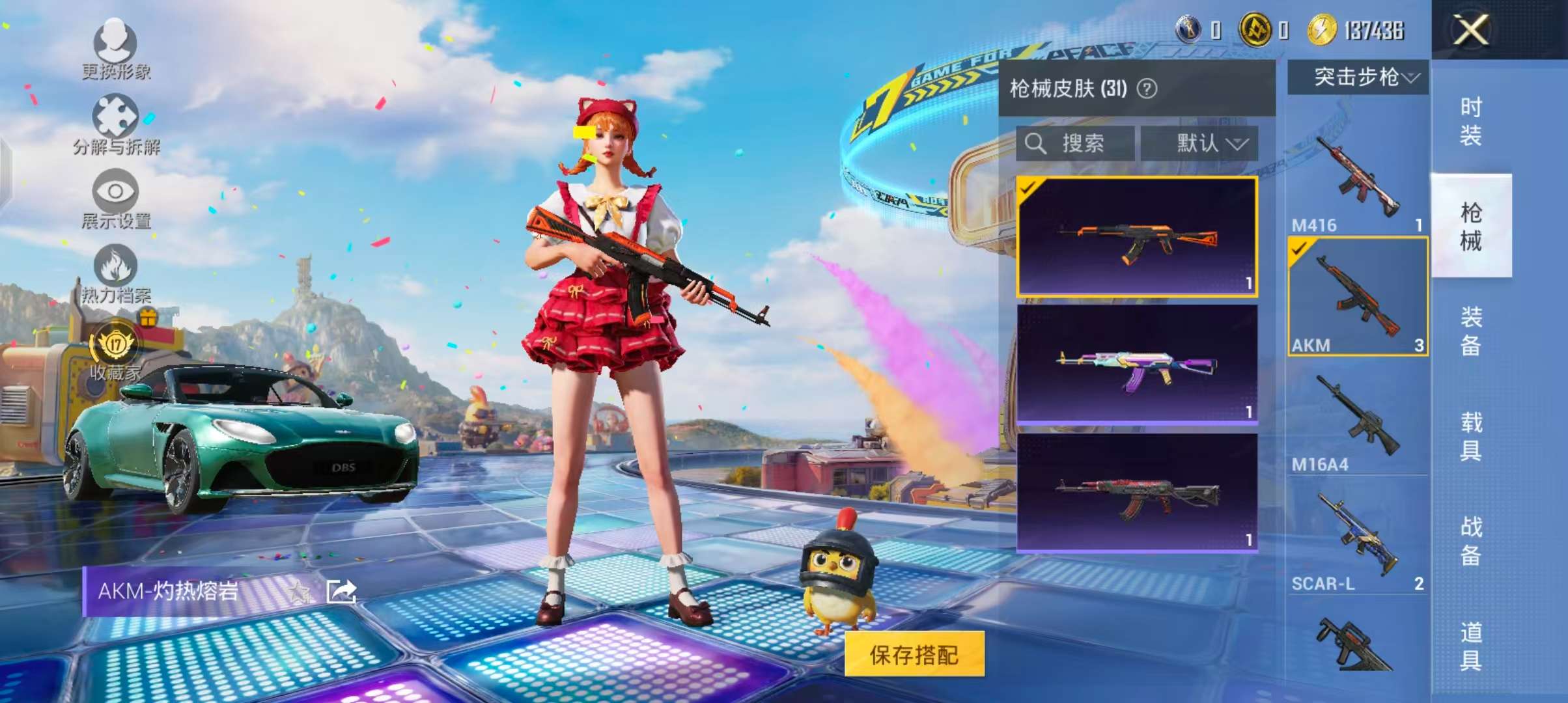Open the 突击步枪 weapon type dropdown

1358,77
